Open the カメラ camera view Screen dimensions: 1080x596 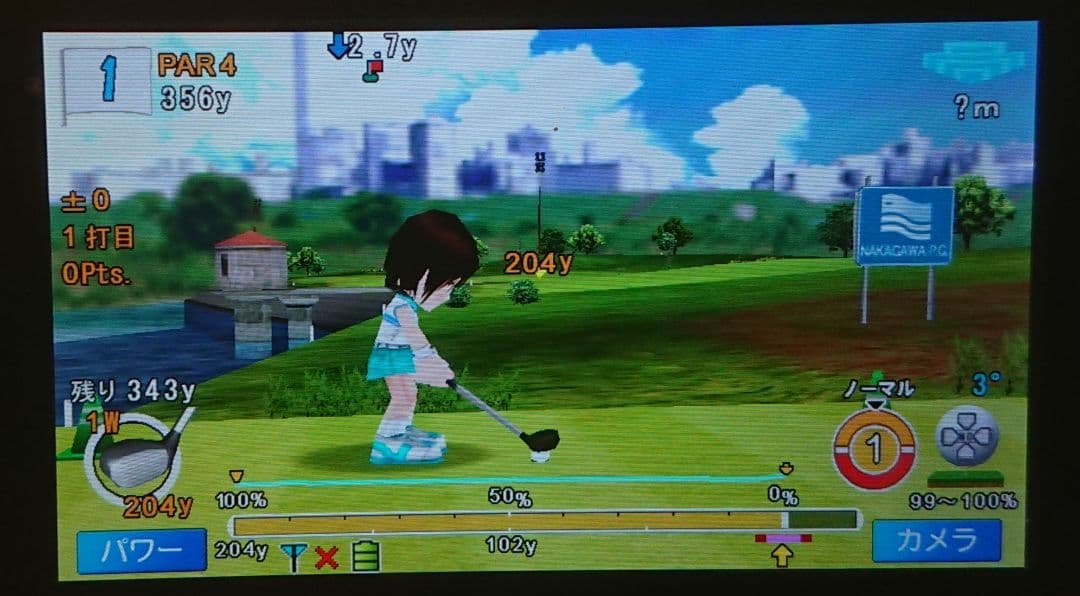[x=936, y=541]
